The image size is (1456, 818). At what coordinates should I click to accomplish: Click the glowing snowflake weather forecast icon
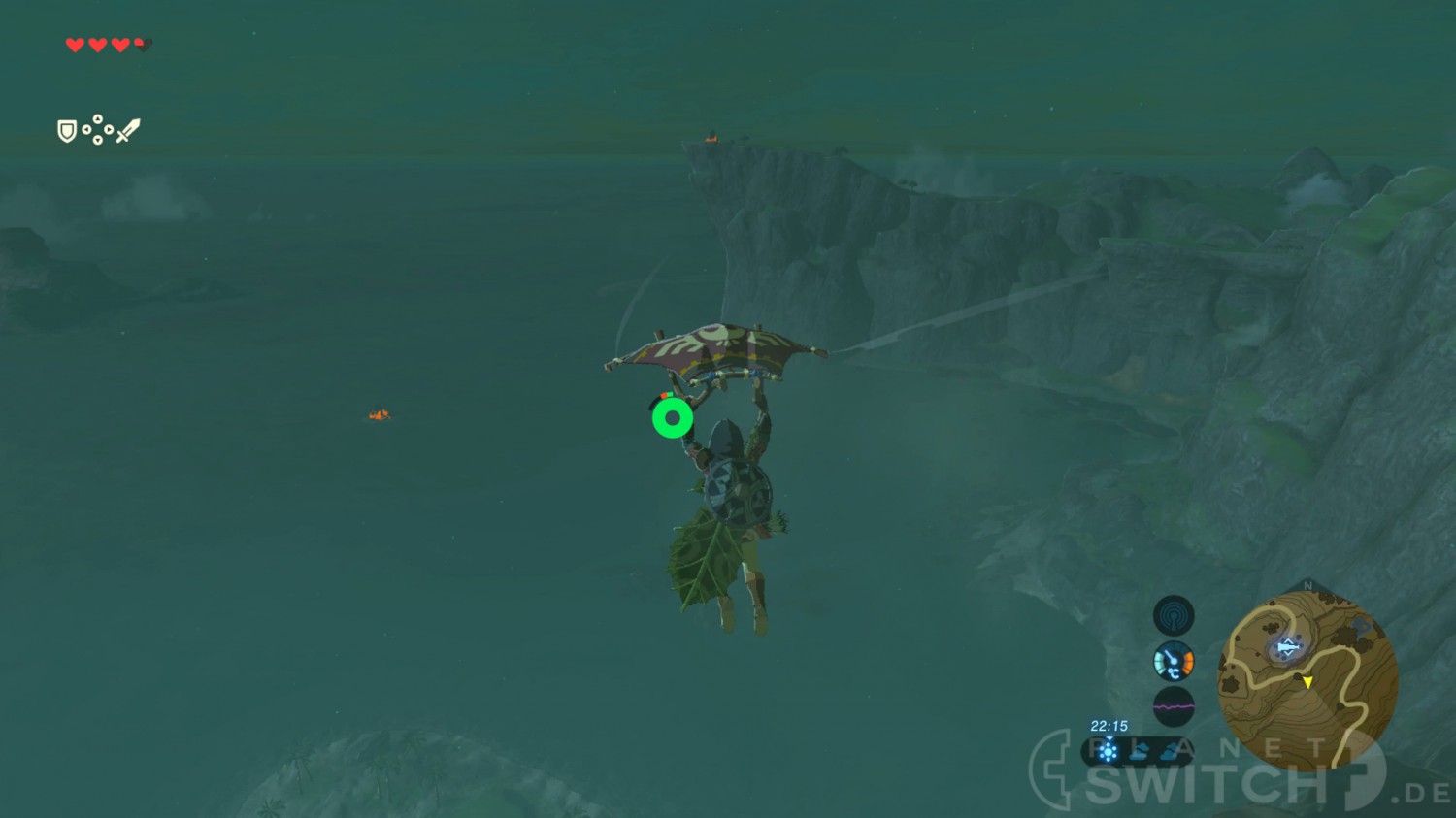(1108, 751)
